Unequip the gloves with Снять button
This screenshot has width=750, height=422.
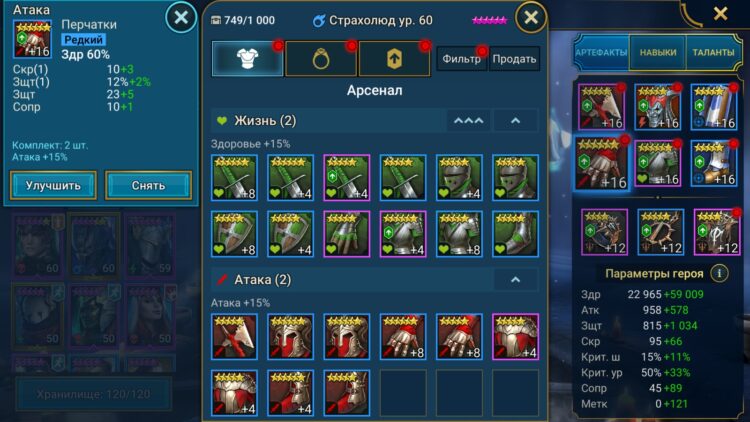pos(148,185)
